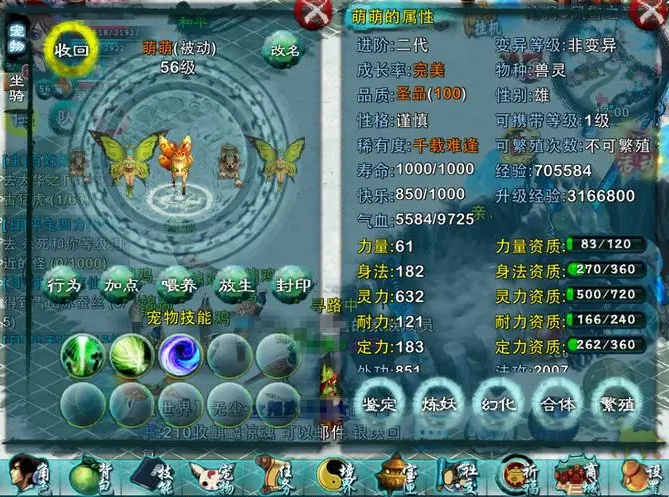Open the 背包 bag from bottom bar
This screenshot has height=497, width=669.
93,473
